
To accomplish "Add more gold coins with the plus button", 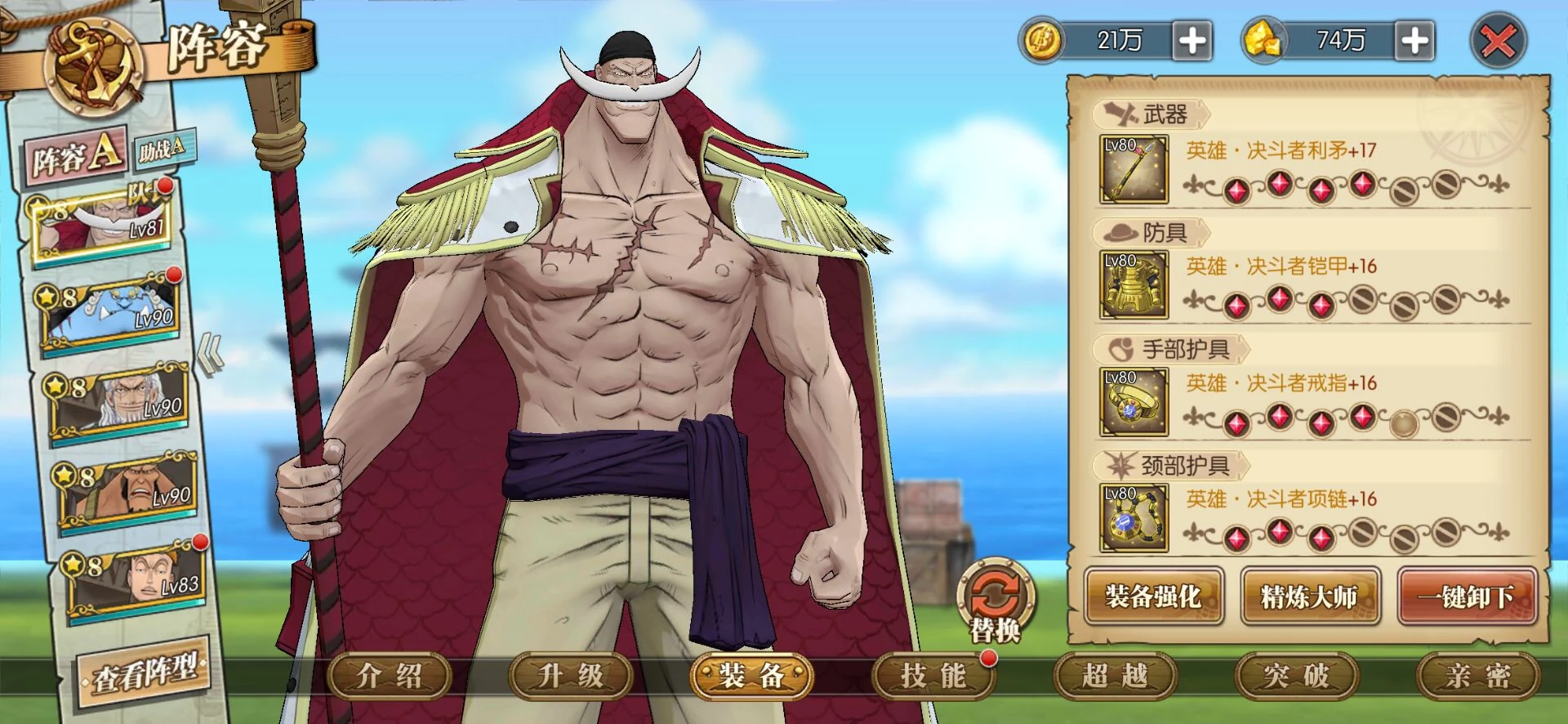I will [x=1192, y=41].
